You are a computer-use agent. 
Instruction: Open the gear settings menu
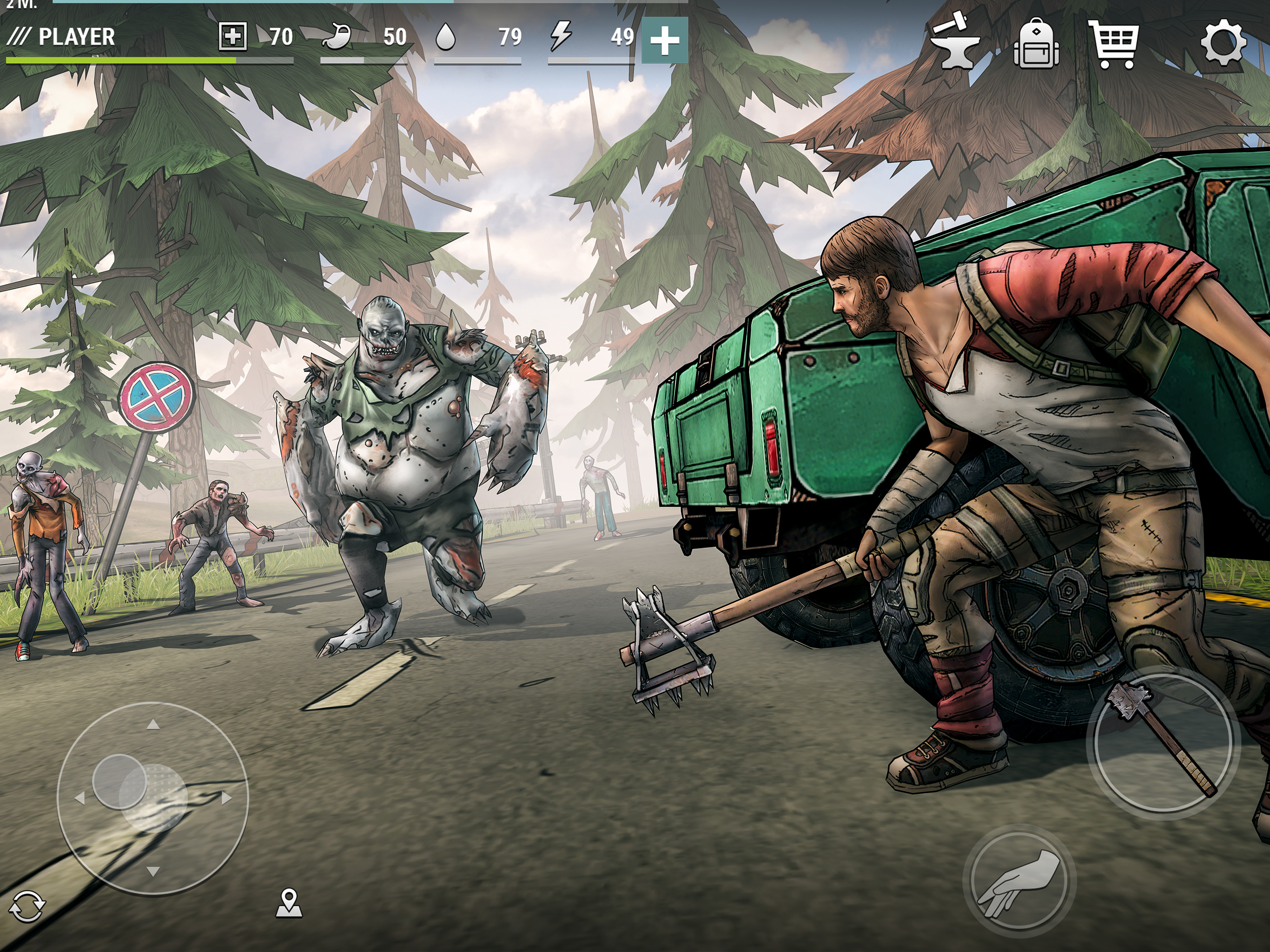(1224, 42)
